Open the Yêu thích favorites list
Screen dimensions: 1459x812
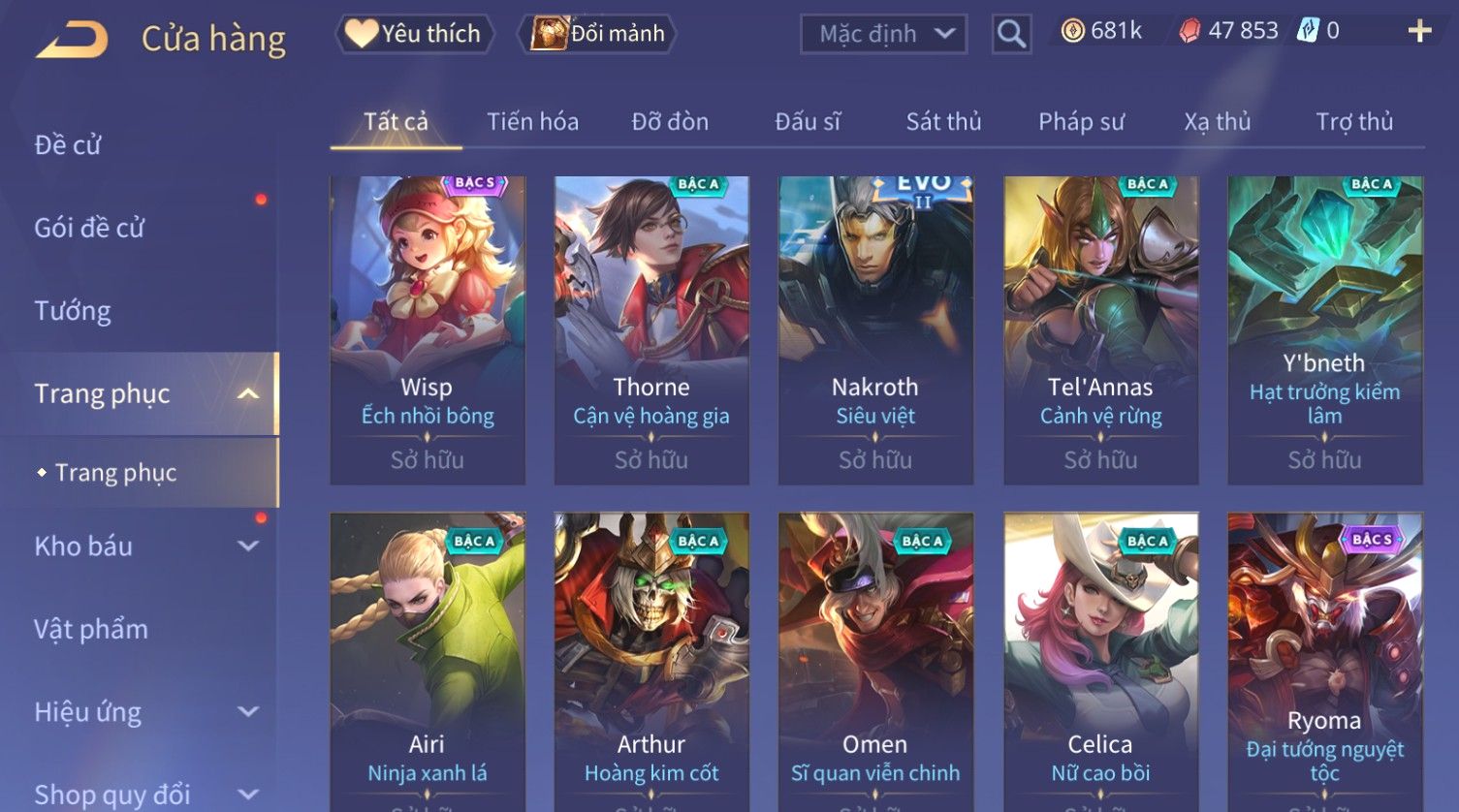[415, 34]
